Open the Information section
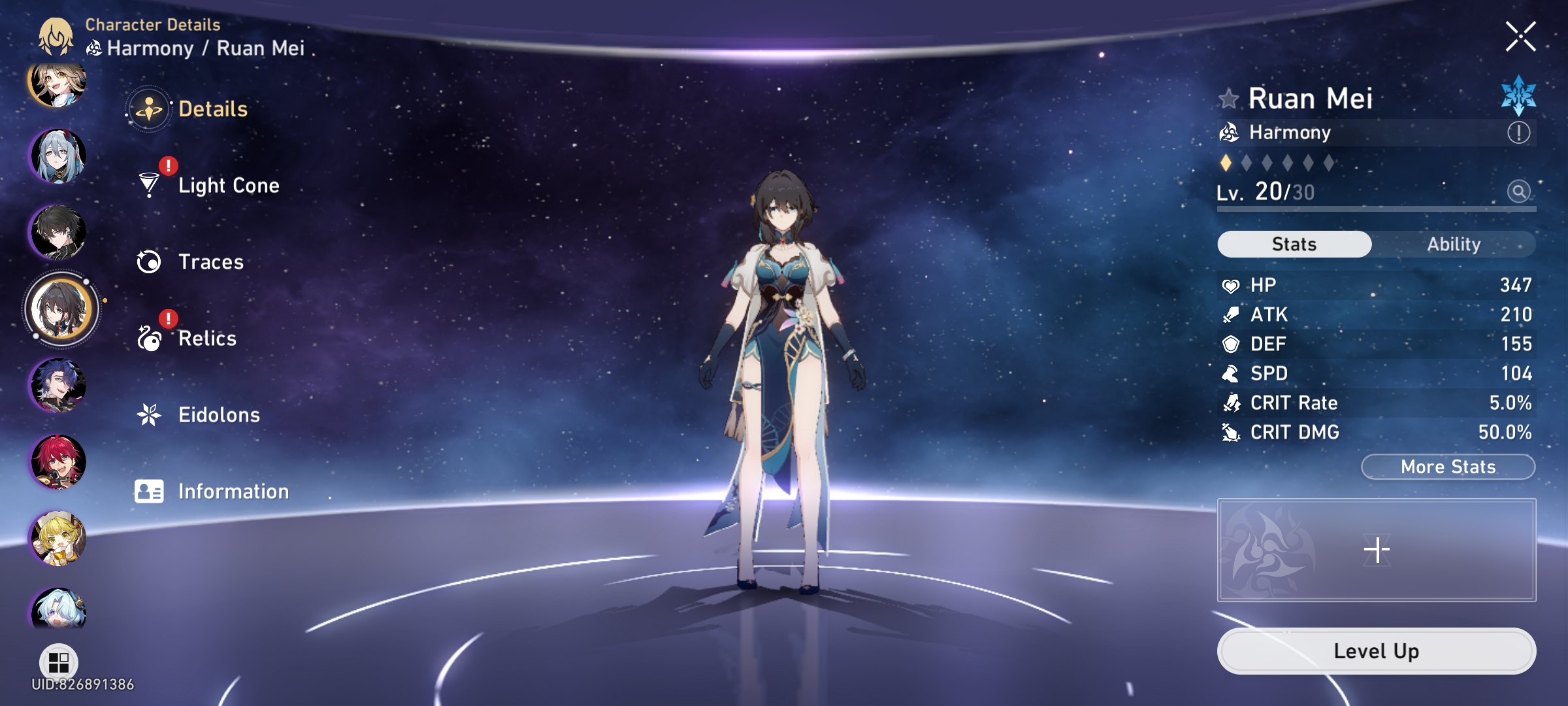 coord(233,490)
